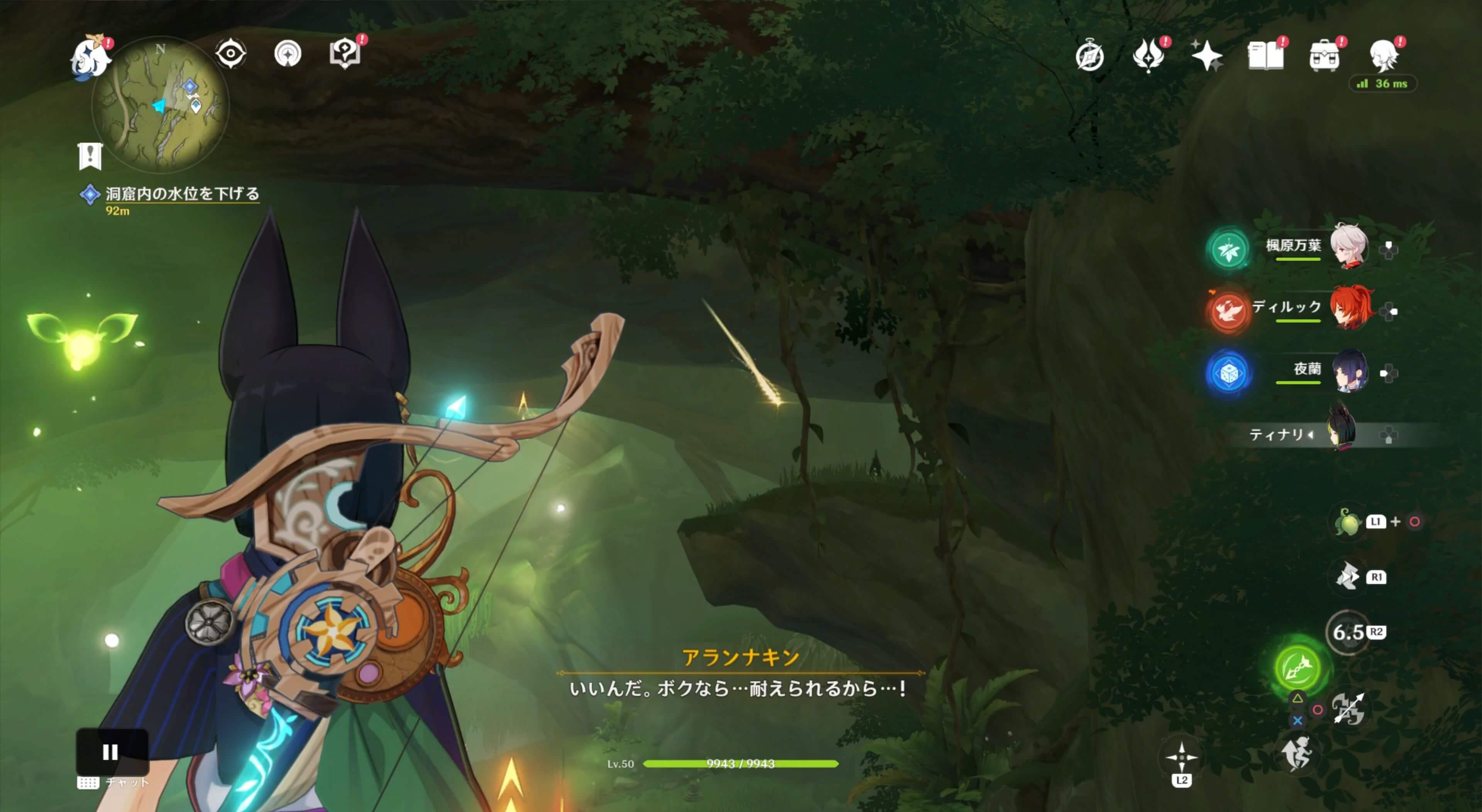Screen dimensions: 1482x812
Task: Open the four-pointed star wish icon
Action: pos(1206,56)
